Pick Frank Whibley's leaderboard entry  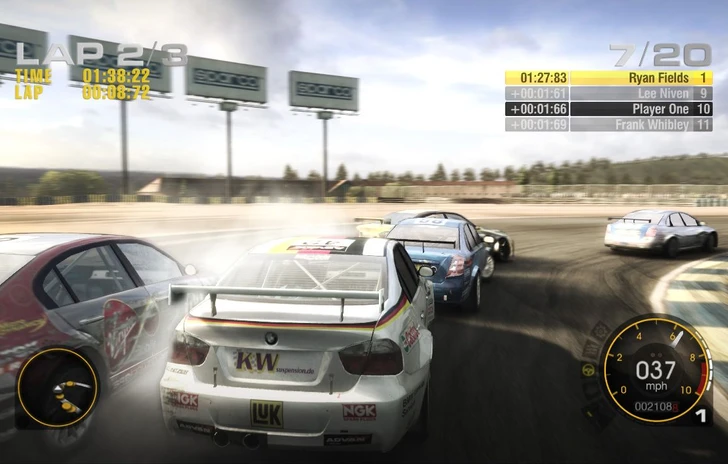pos(608,125)
